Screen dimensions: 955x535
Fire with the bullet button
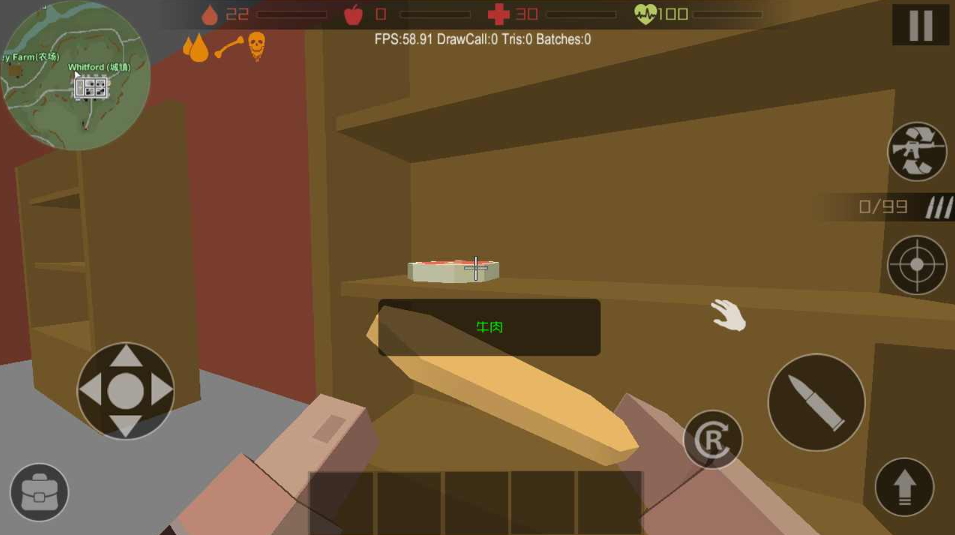(816, 402)
